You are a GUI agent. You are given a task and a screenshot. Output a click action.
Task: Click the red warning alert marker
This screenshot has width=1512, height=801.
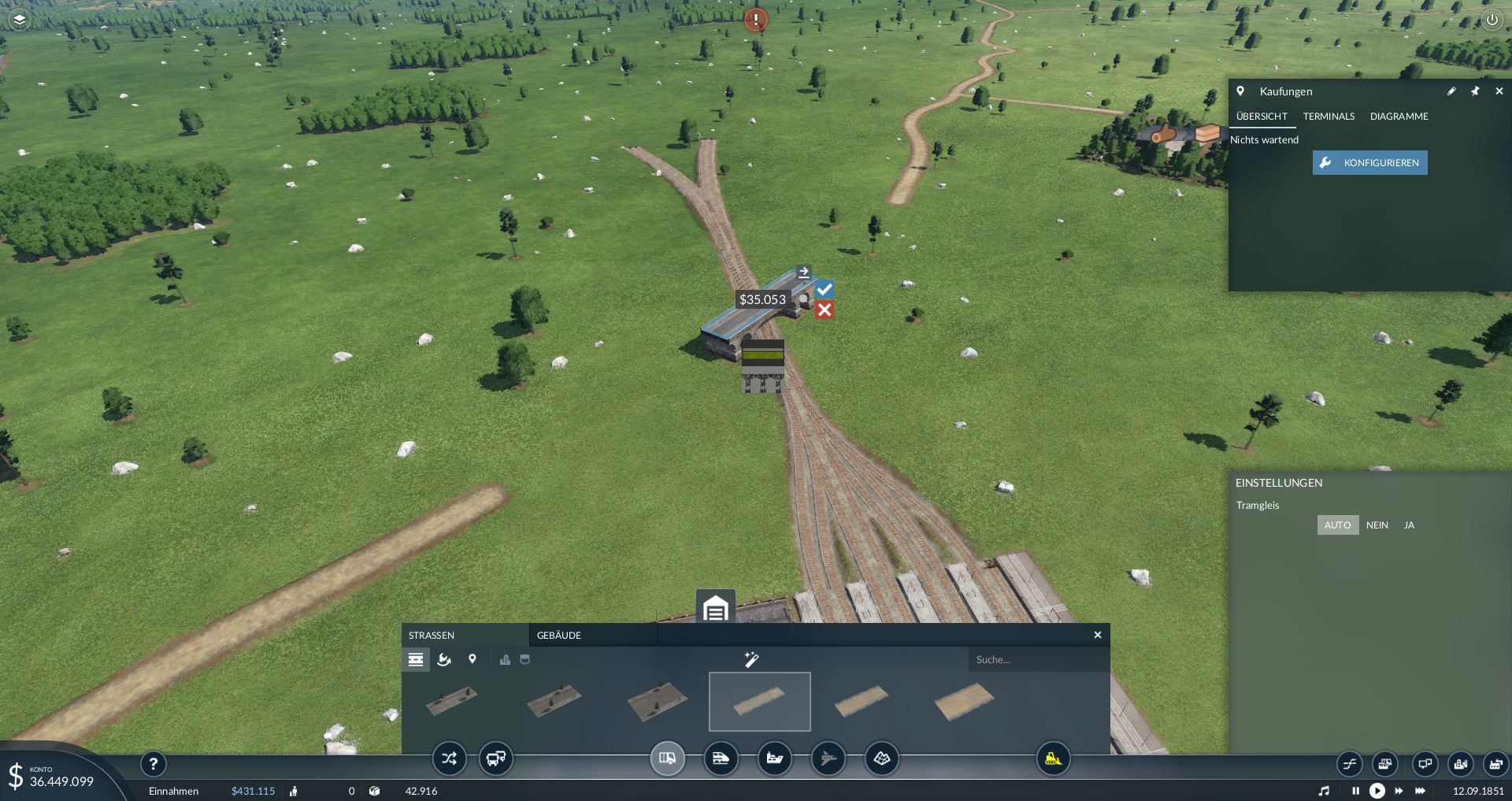pyautogui.click(x=756, y=20)
